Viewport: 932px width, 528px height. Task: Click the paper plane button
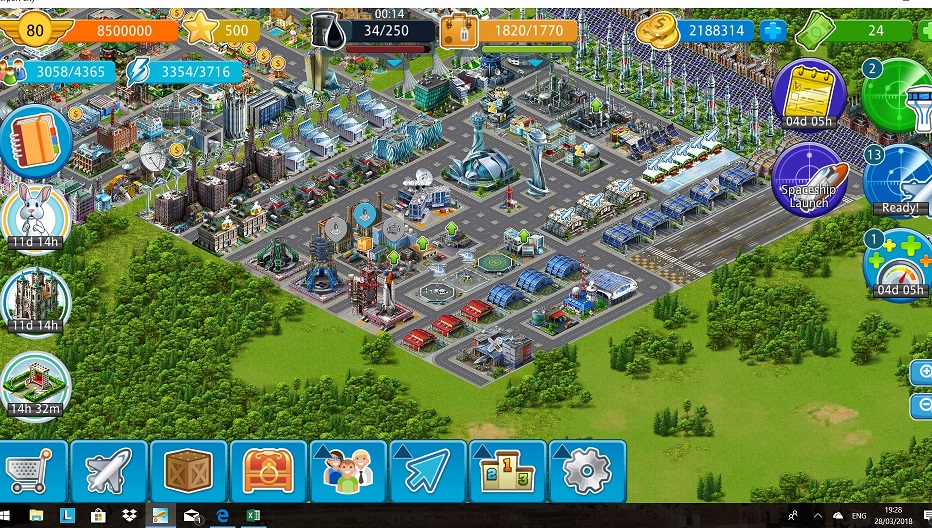click(428, 470)
